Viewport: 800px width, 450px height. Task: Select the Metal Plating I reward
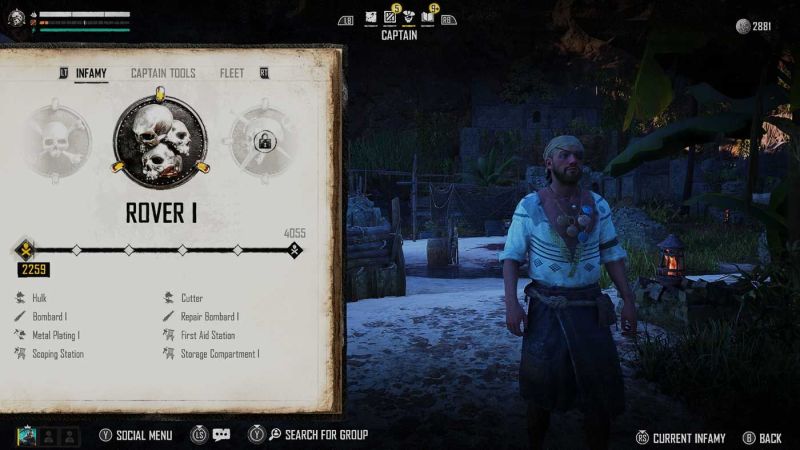pyautogui.click(x=55, y=336)
